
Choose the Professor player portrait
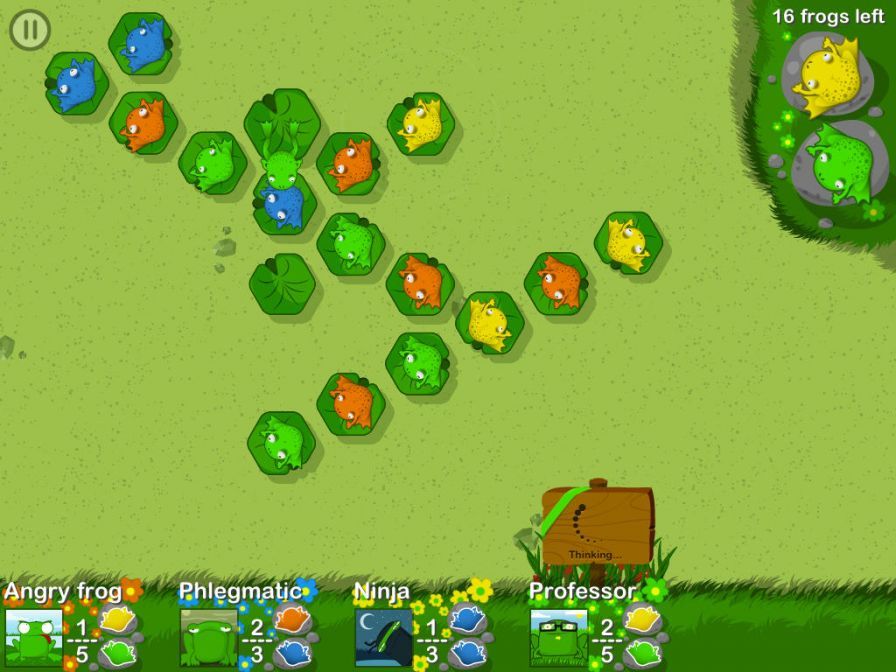click(x=559, y=637)
